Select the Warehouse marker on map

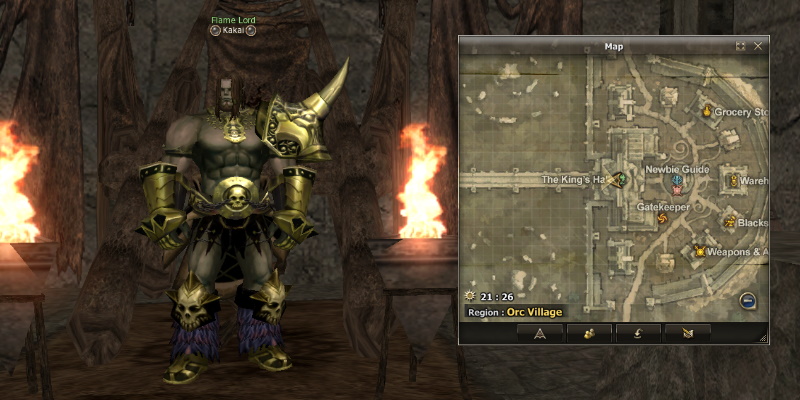click(733, 180)
